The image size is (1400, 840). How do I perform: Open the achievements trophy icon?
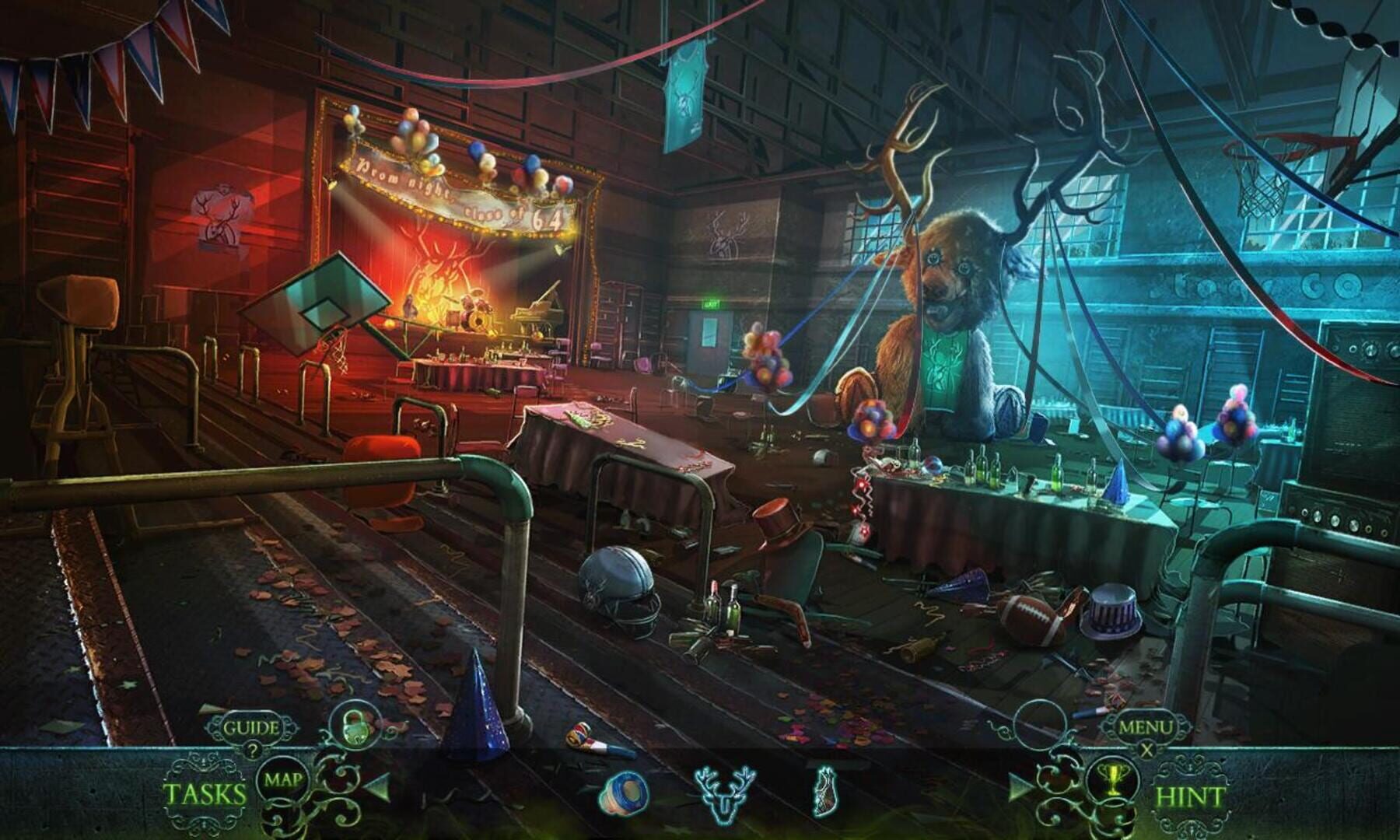click(1113, 781)
